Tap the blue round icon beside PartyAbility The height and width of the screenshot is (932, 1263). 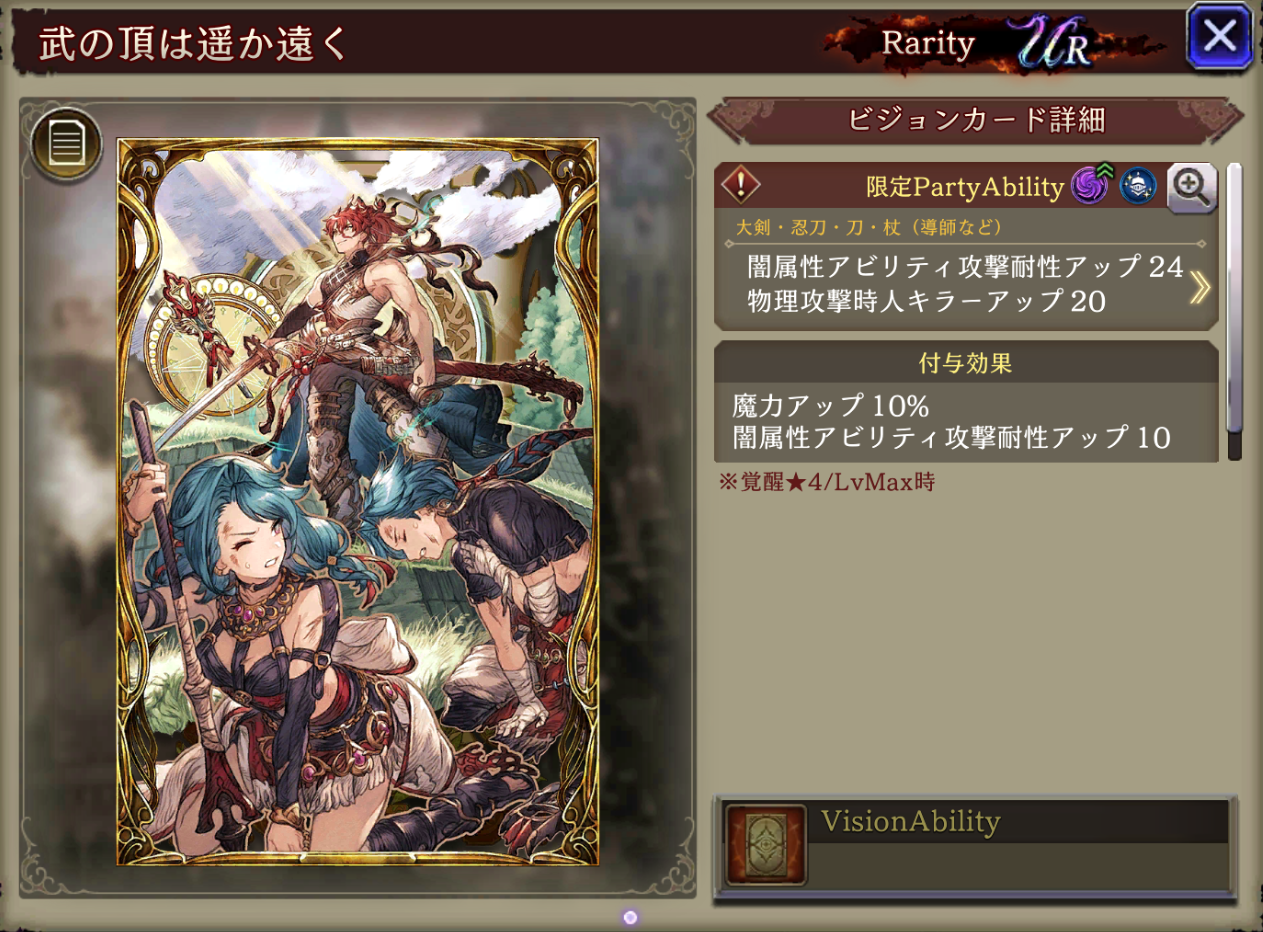click(x=1137, y=187)
